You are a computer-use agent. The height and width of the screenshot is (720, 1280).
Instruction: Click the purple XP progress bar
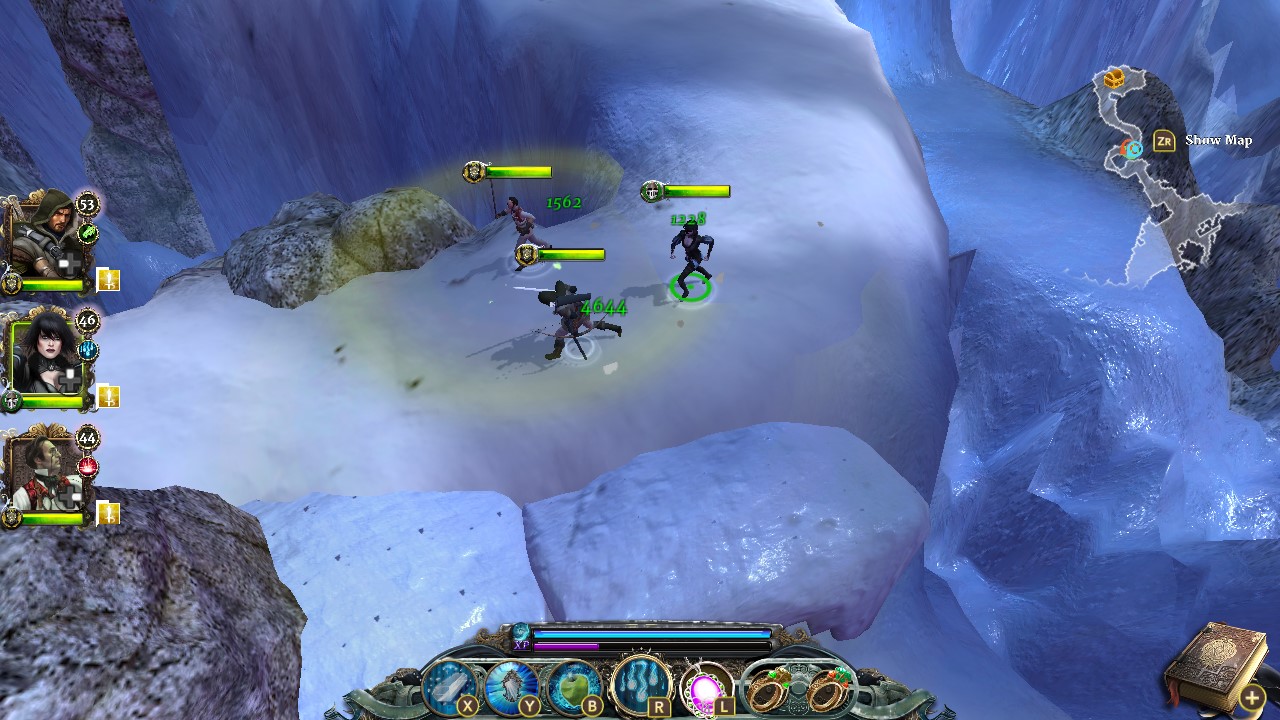pyautogui.click(x=564, y=646)
